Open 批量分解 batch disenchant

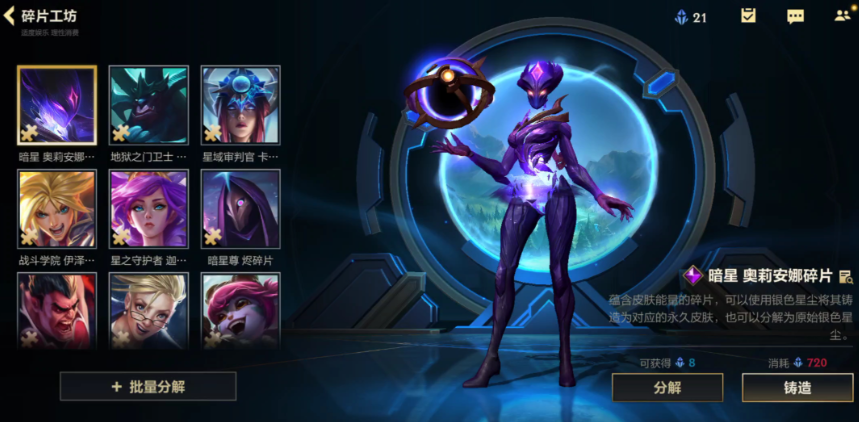tap(148, 386)
